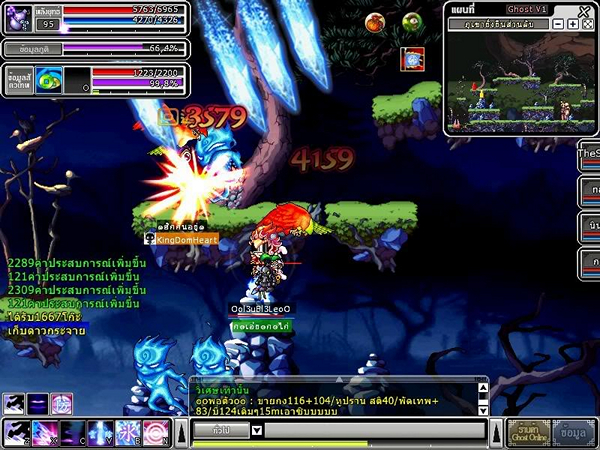The height and width of the screenshot is (450, 600).
Task: Click the red flag buff icon
Action: tap(412, 59)
